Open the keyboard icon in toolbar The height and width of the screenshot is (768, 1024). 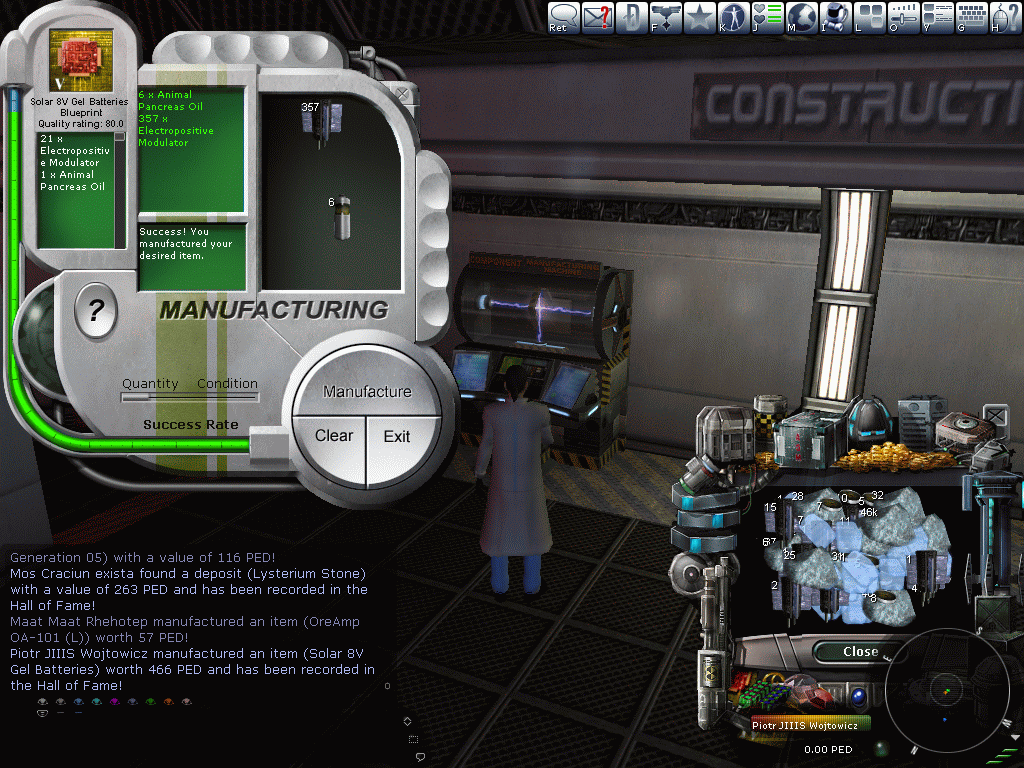(x=972, y=16)
